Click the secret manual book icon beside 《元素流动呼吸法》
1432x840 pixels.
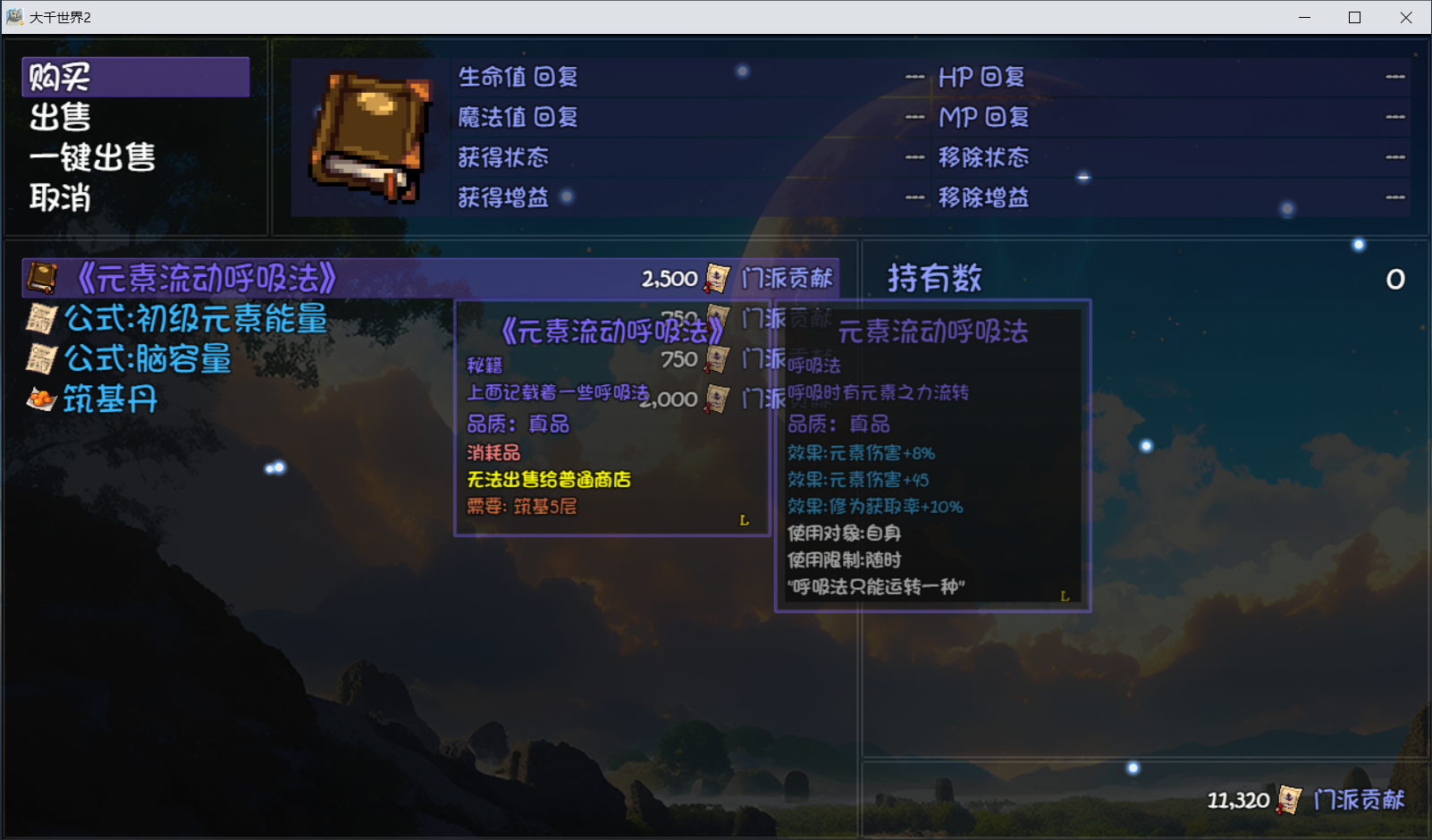(x=40, y=277)
